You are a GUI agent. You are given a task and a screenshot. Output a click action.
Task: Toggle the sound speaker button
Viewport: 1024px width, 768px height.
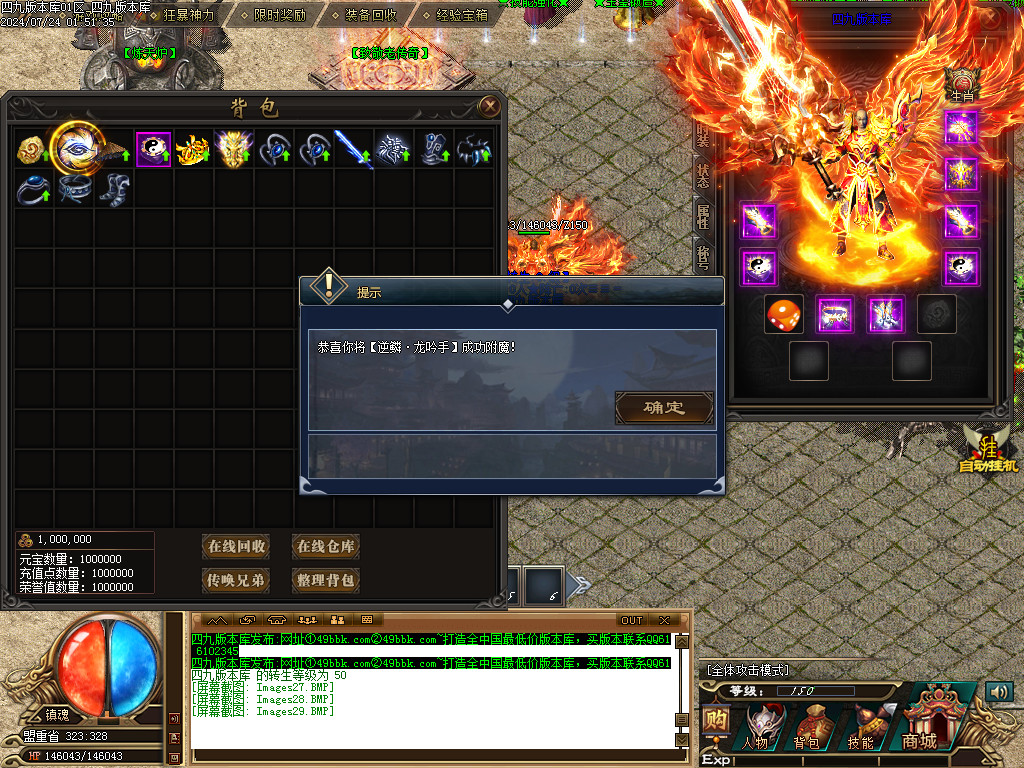pyautogui.click(x=998, y=692)
